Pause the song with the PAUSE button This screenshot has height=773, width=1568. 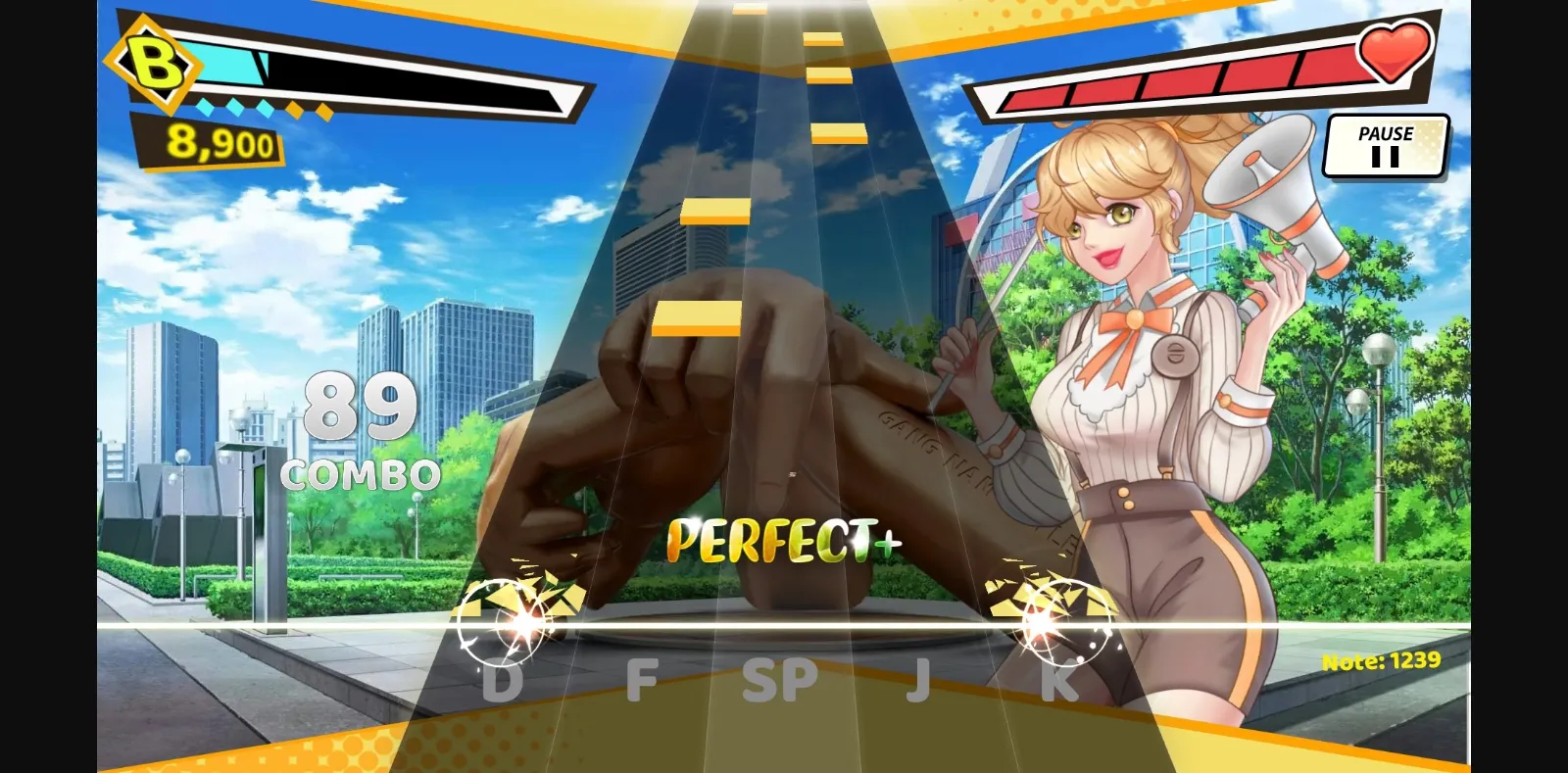[1386, 143]
